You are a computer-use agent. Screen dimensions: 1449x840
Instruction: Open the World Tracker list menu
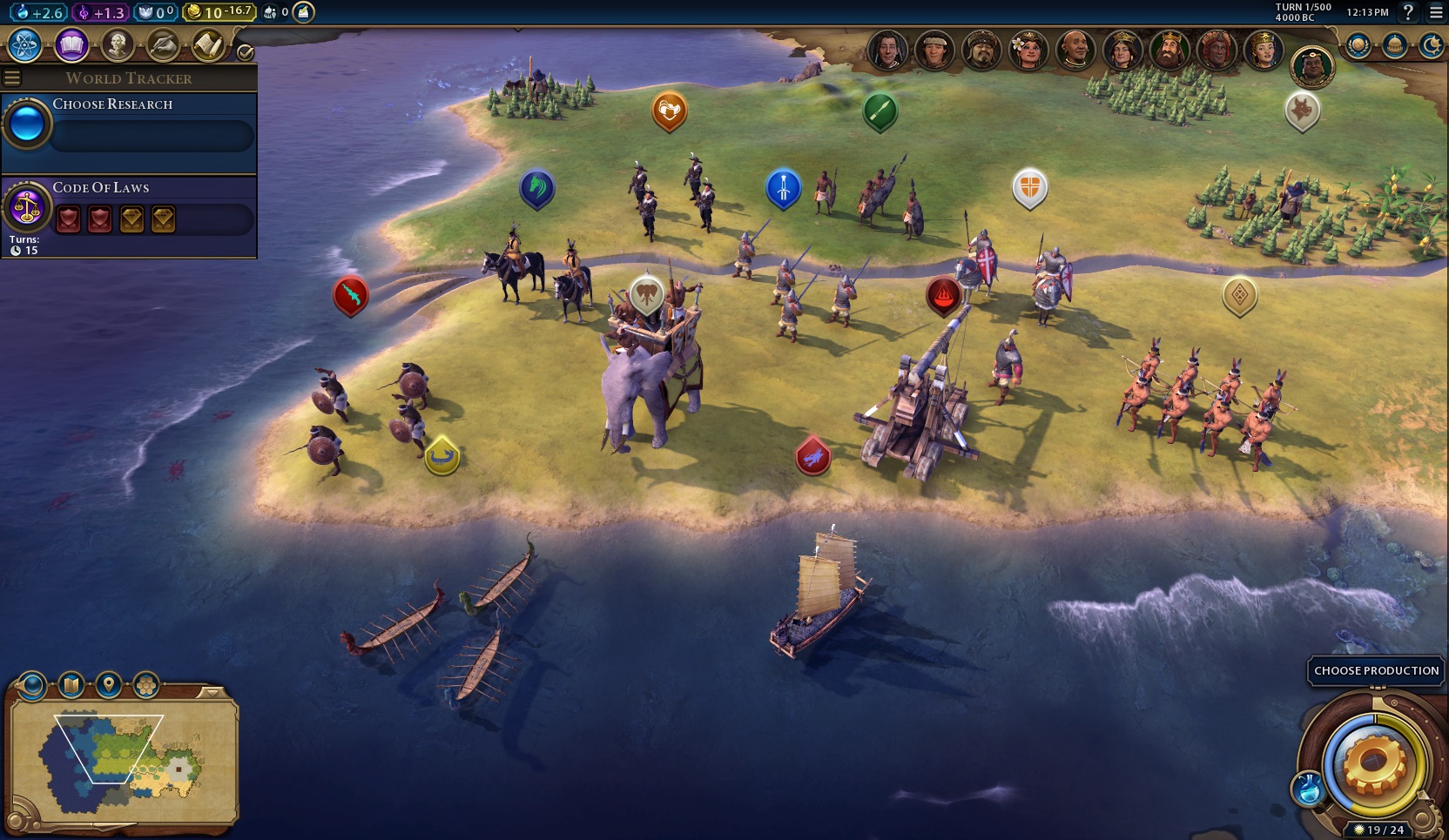coord(12,78)
